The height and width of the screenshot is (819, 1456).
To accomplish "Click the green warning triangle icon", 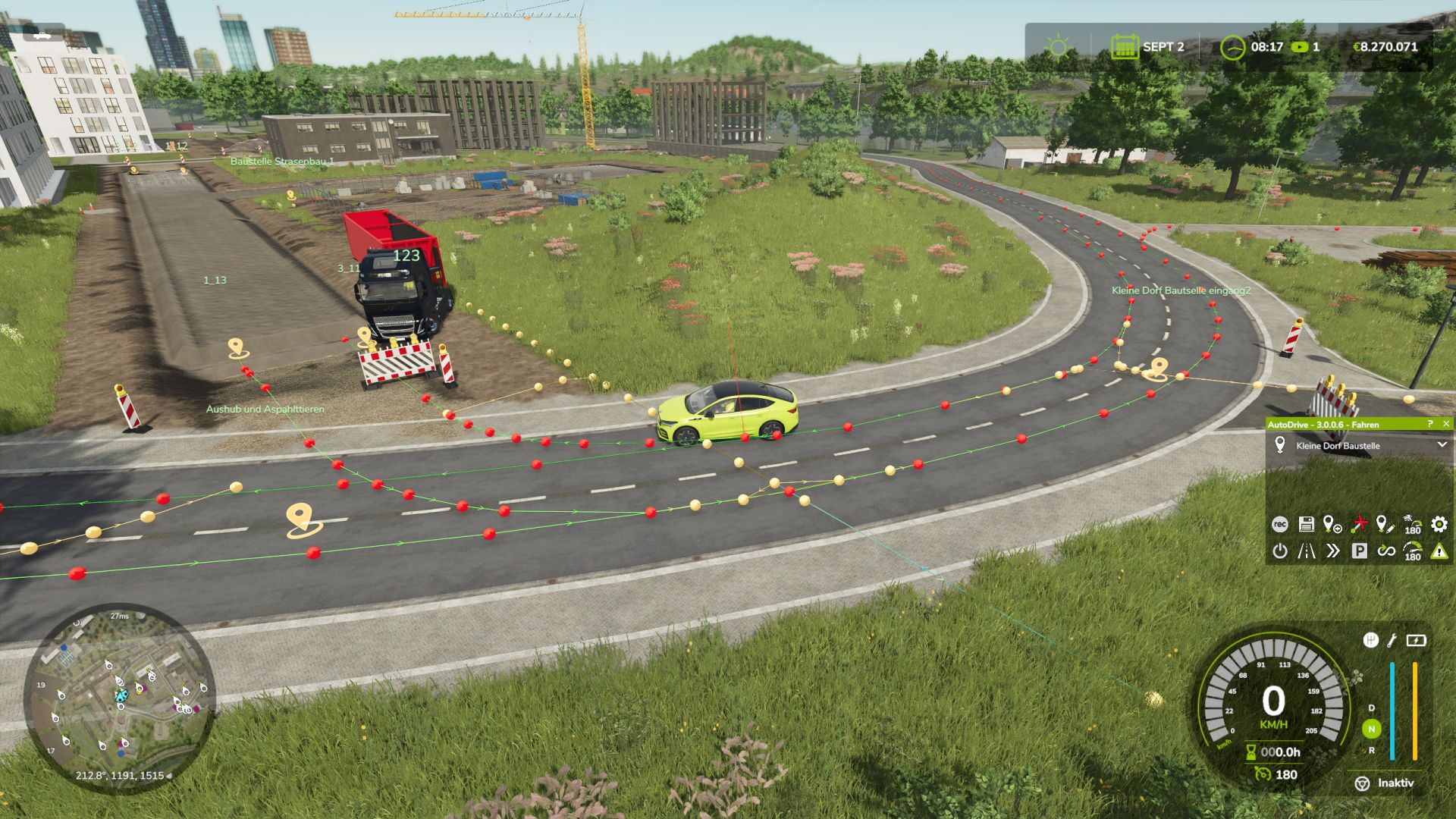I will [x=1439, y=551].
